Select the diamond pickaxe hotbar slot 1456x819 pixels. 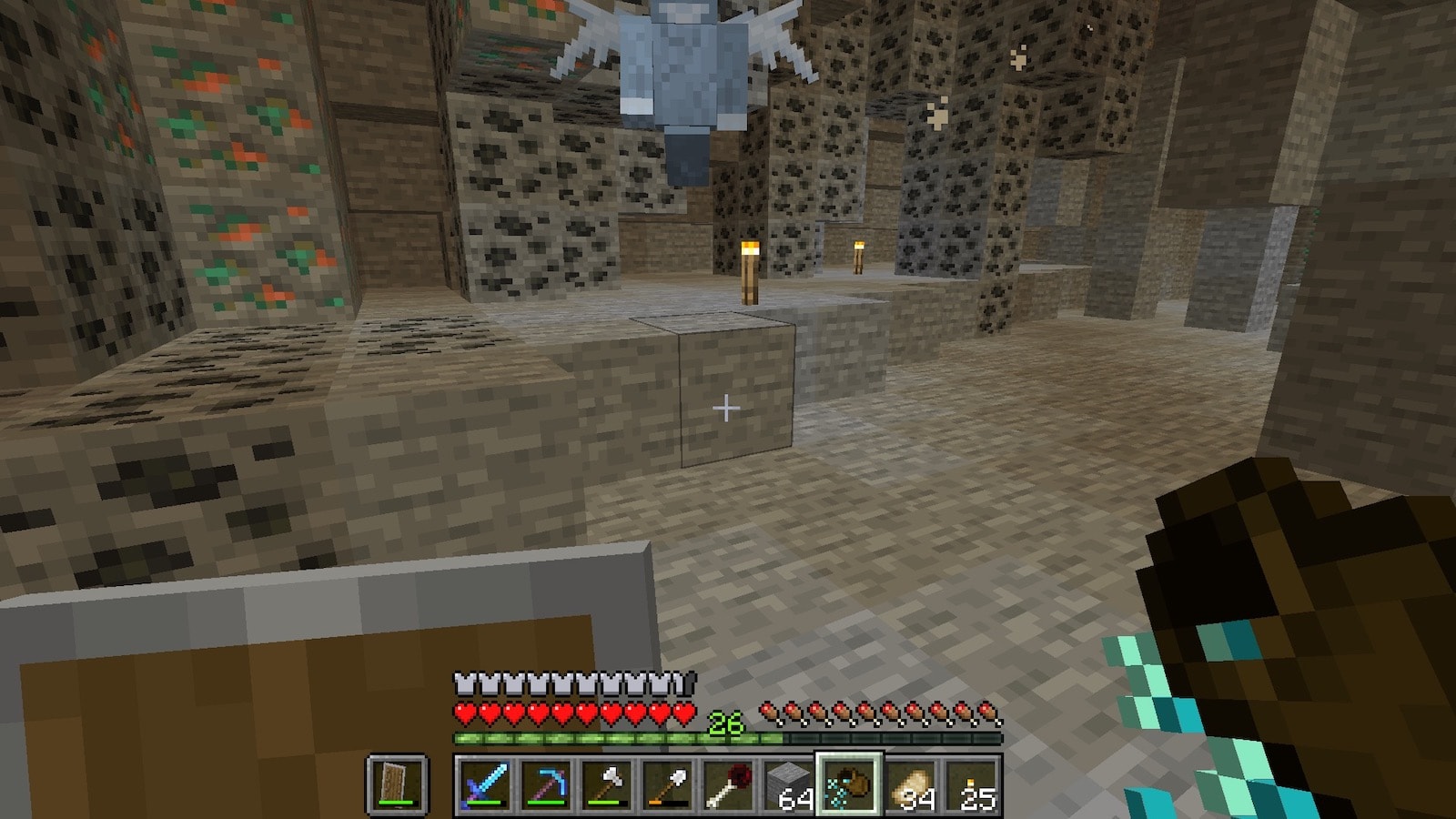click(544, 784)
